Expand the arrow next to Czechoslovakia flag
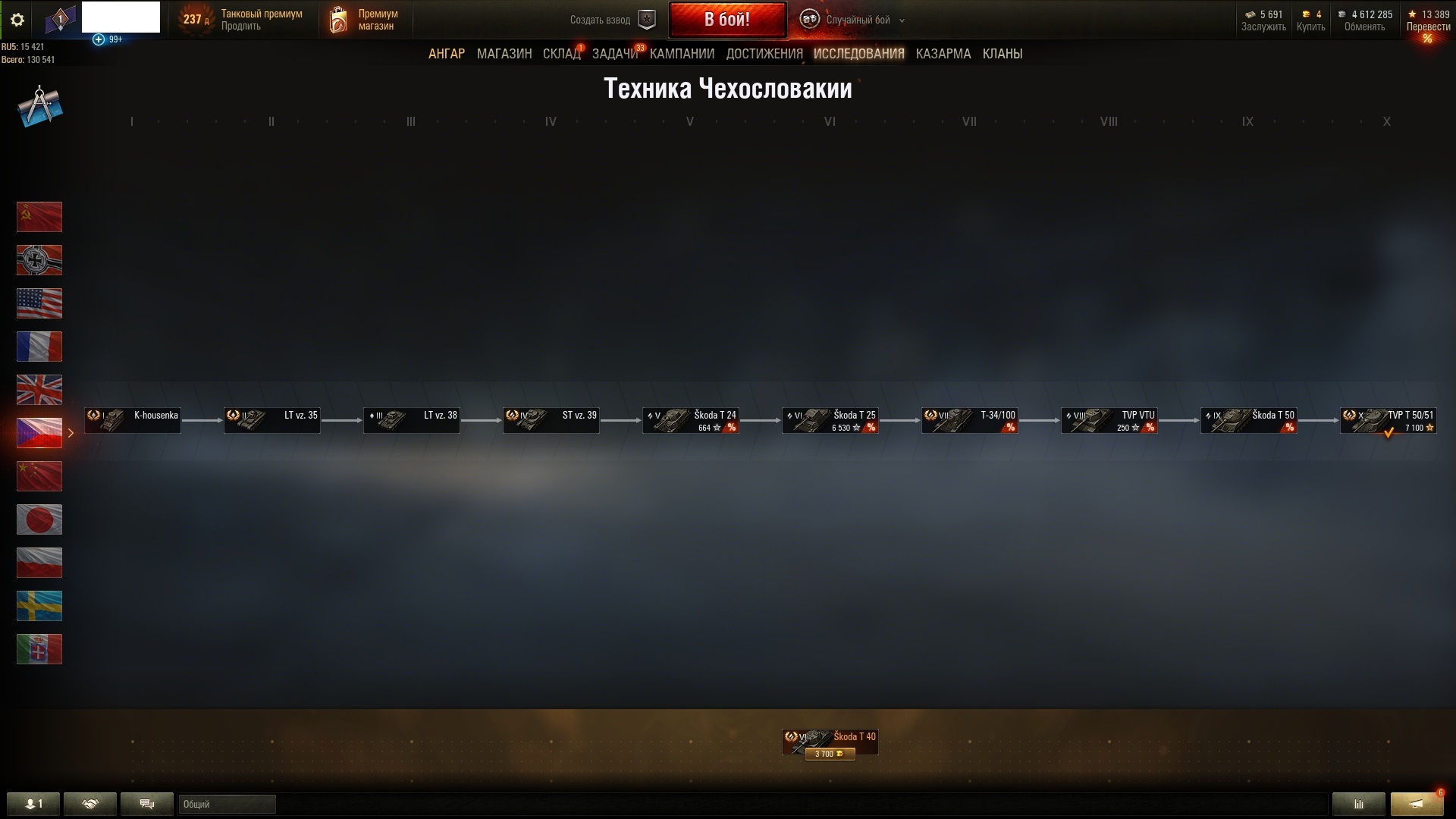The height and width of the screenshot is (819, 1456). coord(72,433)
